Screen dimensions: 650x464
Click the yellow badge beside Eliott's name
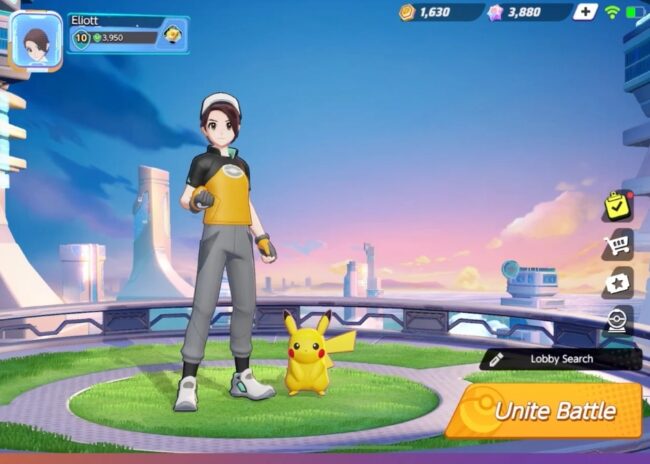172,36
